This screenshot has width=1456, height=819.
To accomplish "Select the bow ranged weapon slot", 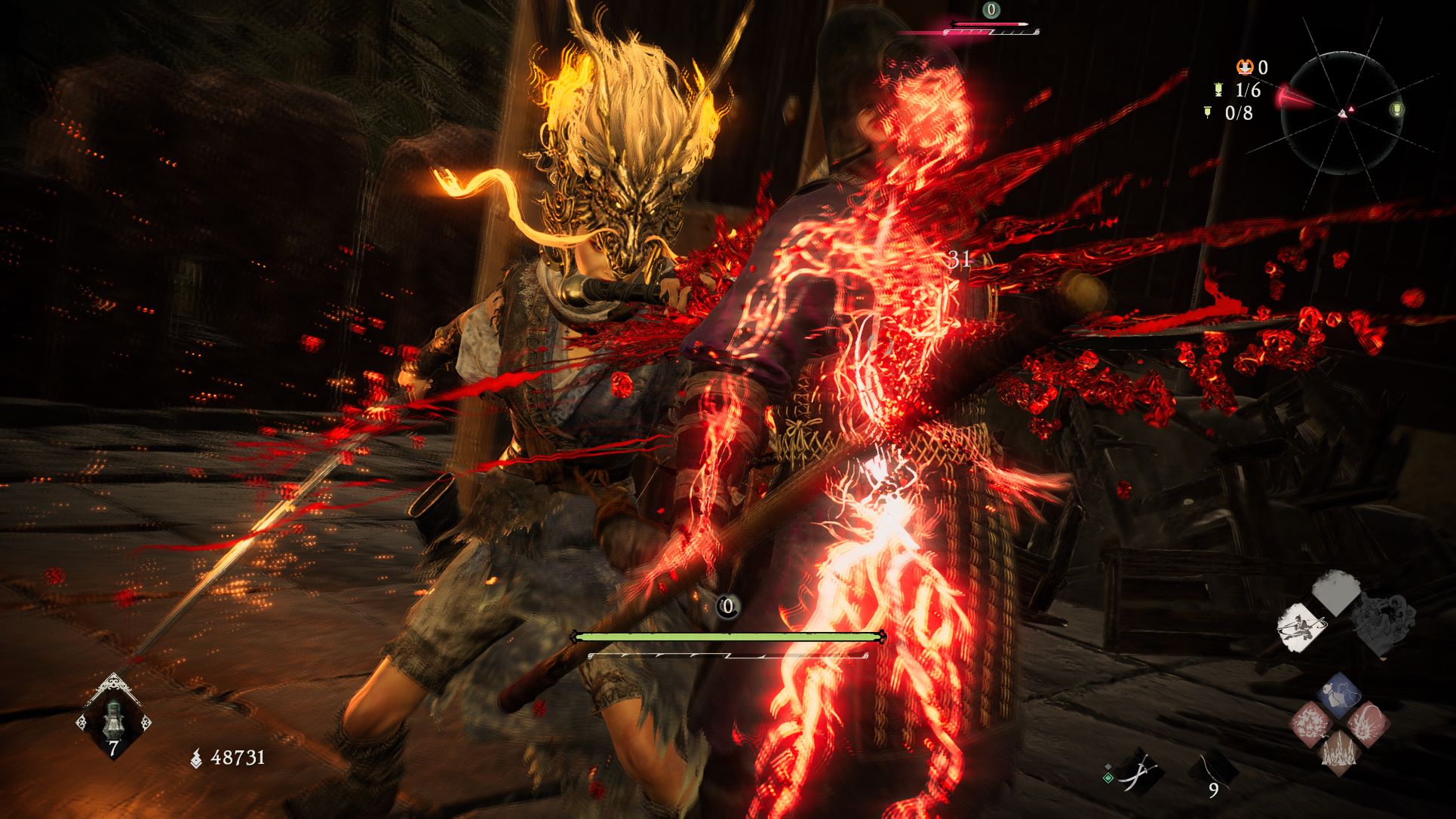I will (x=1212, y=771).
